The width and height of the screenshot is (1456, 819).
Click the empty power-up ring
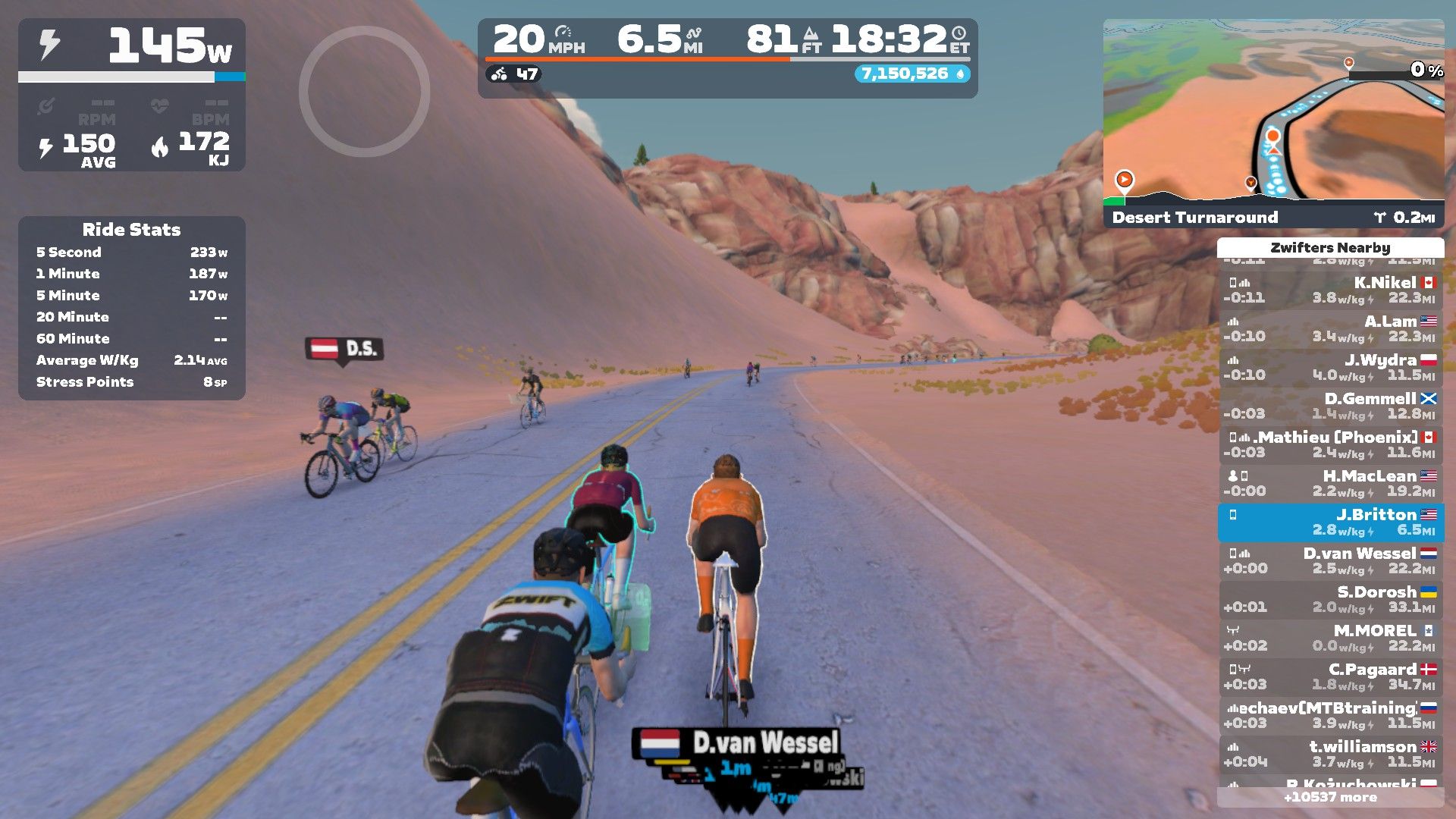pos(364,92)
